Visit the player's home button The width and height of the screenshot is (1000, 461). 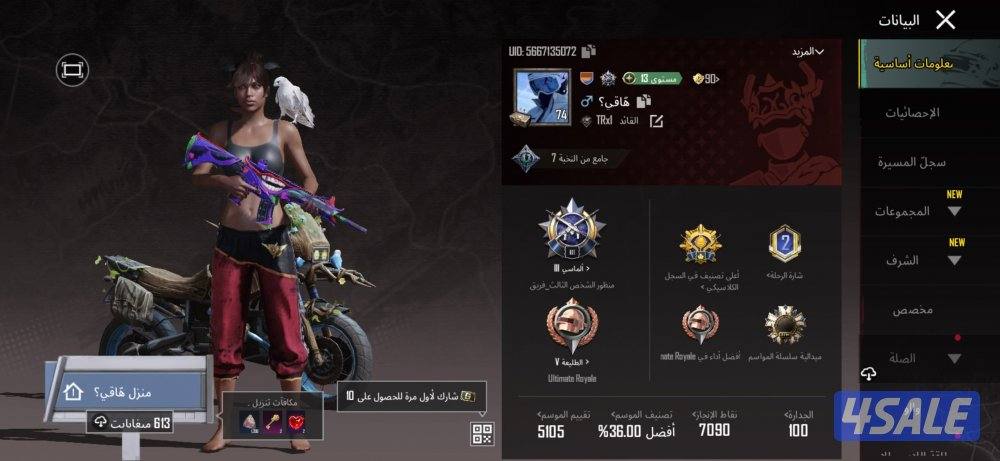tap(127, 392)
